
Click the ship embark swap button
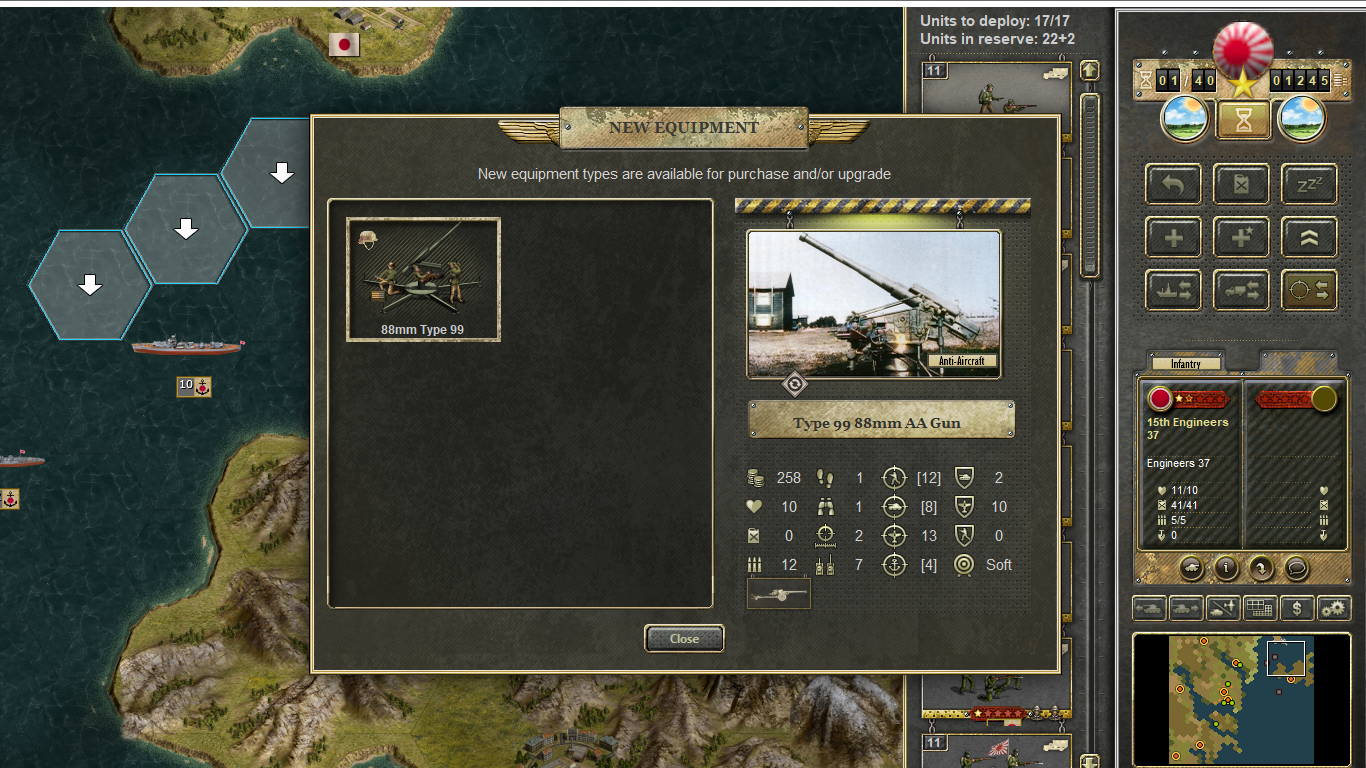point(1173,290)
